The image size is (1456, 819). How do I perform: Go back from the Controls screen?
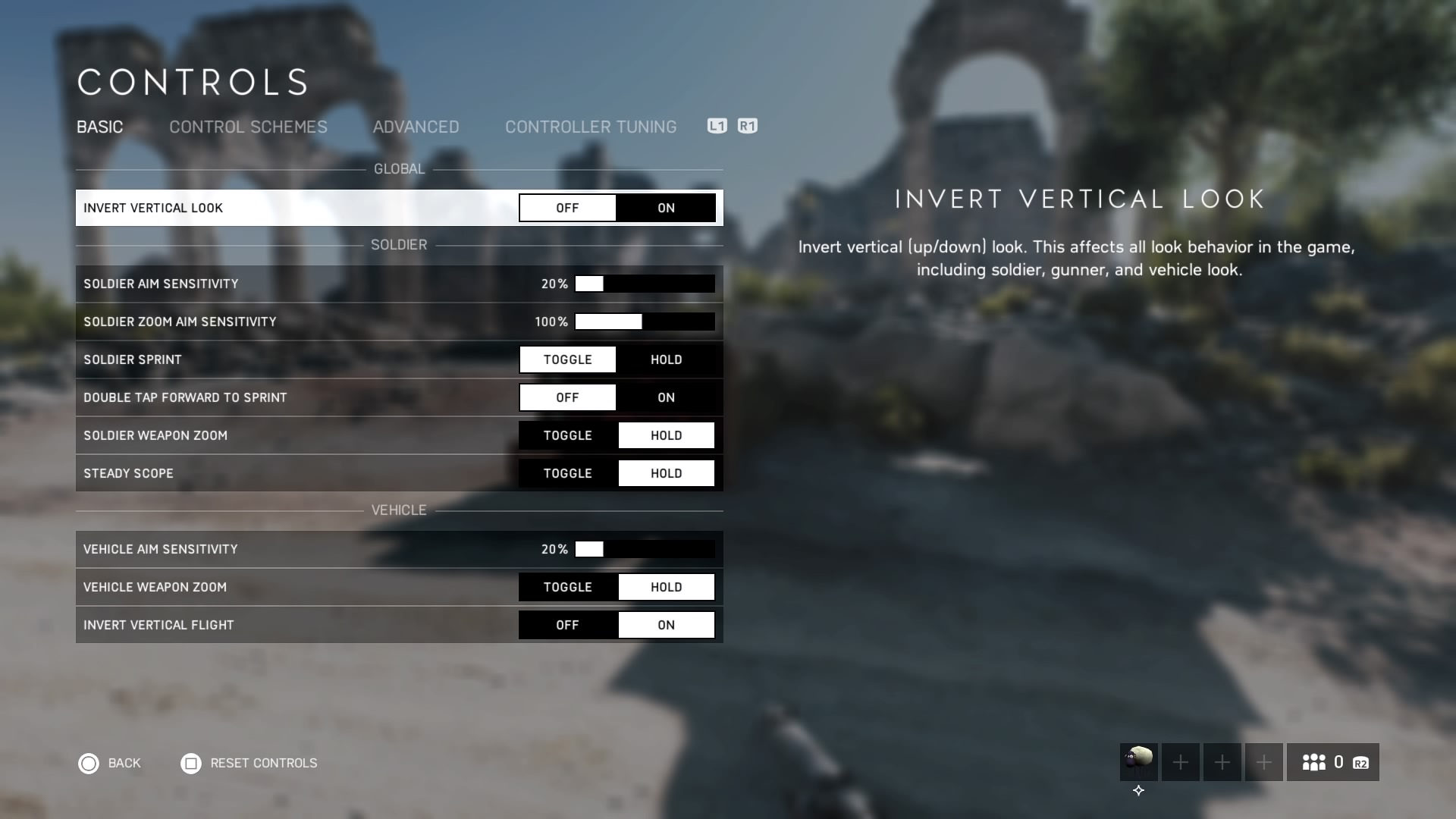click(110, 763)
